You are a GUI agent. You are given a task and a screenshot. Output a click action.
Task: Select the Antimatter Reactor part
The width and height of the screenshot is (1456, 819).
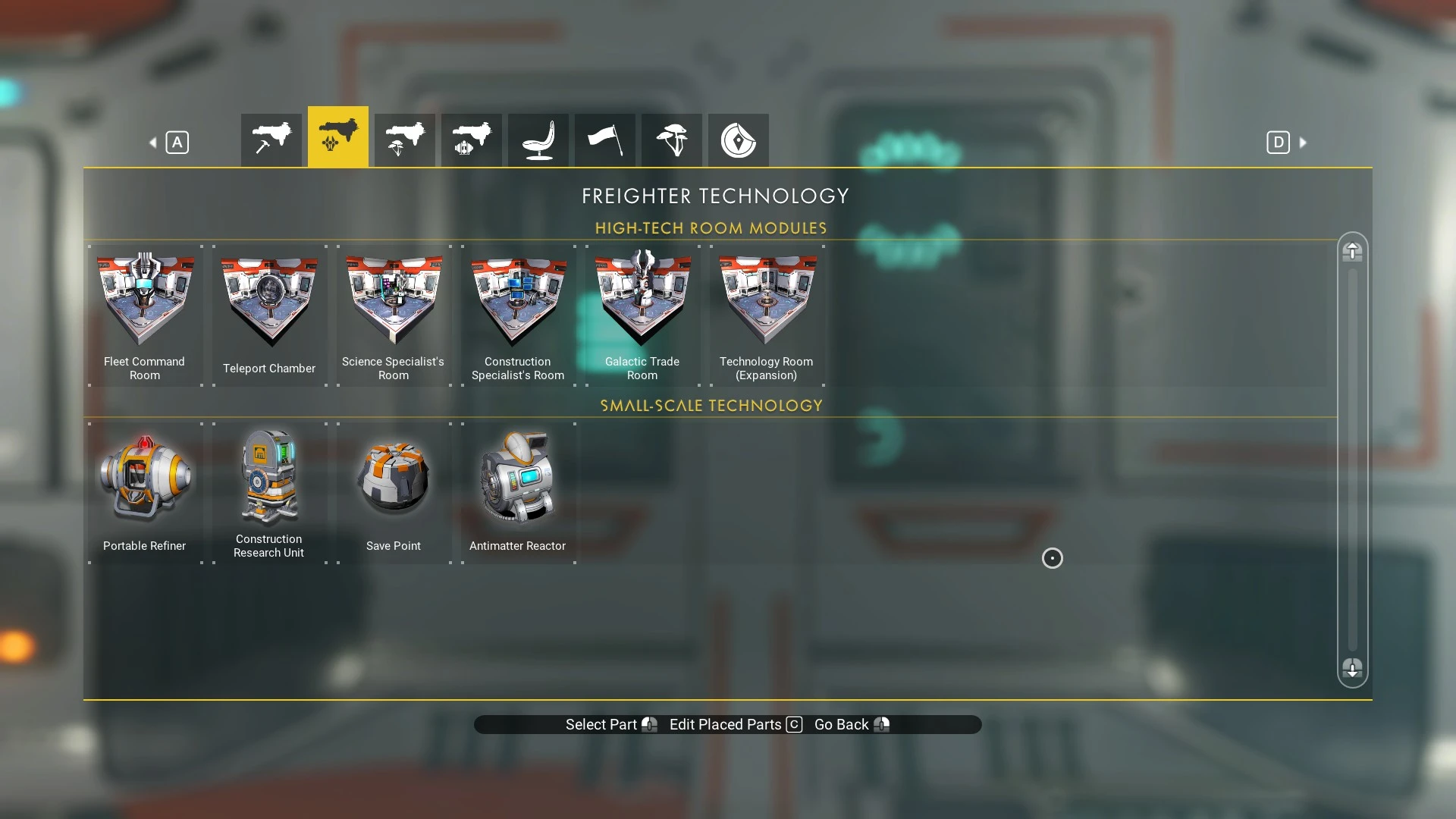[x=518, y=492]
